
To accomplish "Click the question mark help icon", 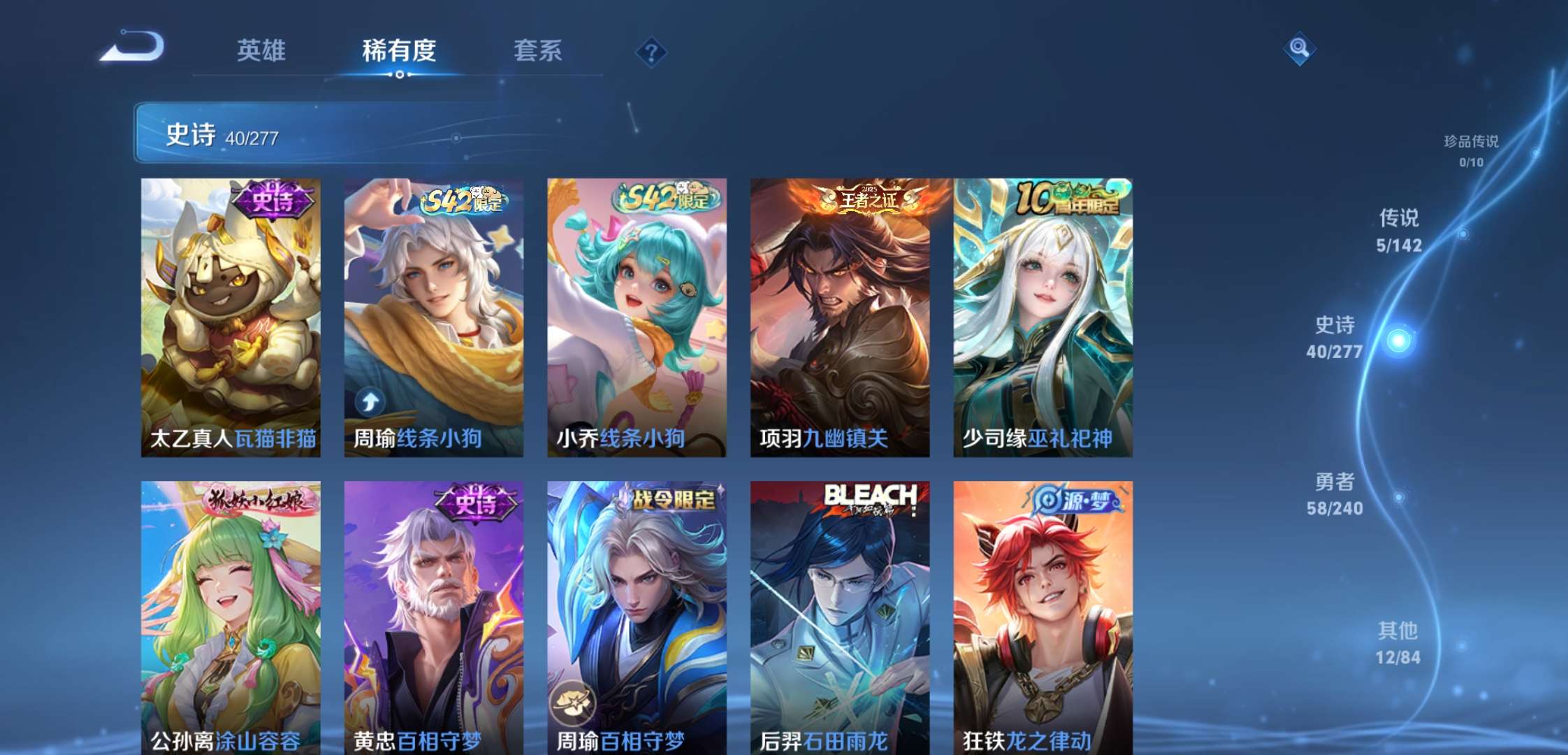I will pyautogui.click(x=651, y=50).
